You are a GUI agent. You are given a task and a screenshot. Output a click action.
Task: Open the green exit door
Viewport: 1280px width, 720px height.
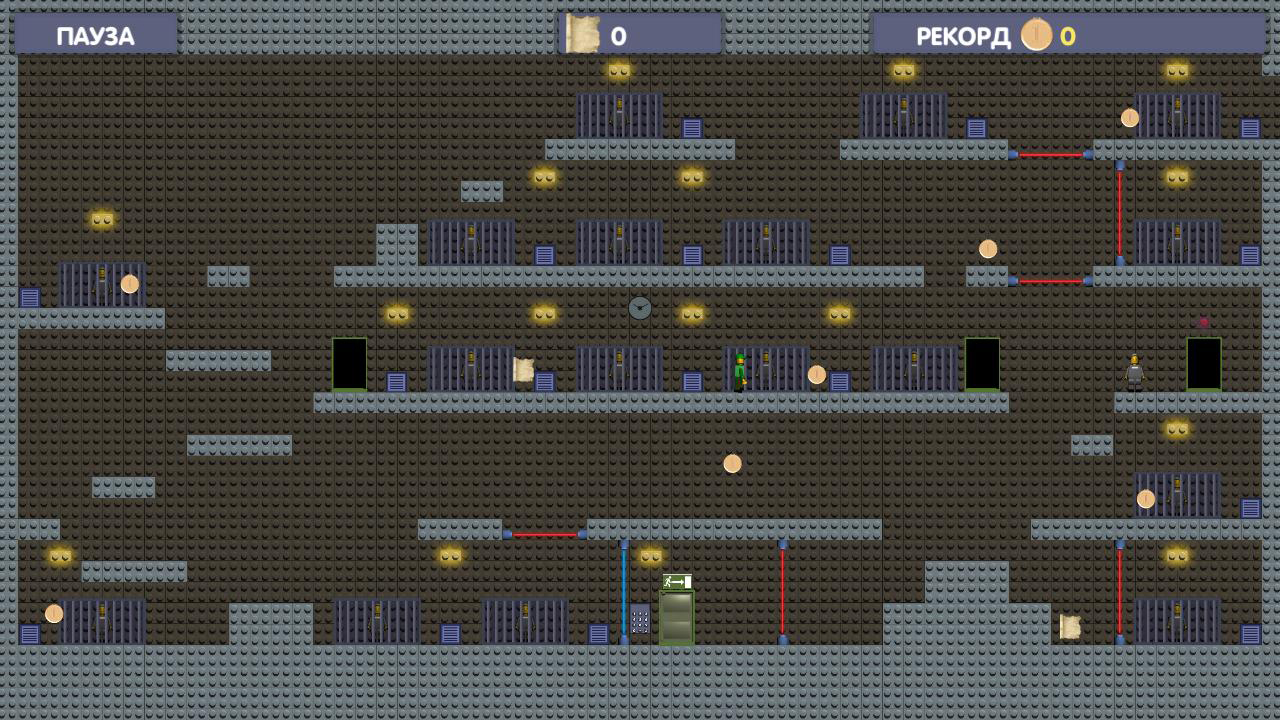(676, 615)
